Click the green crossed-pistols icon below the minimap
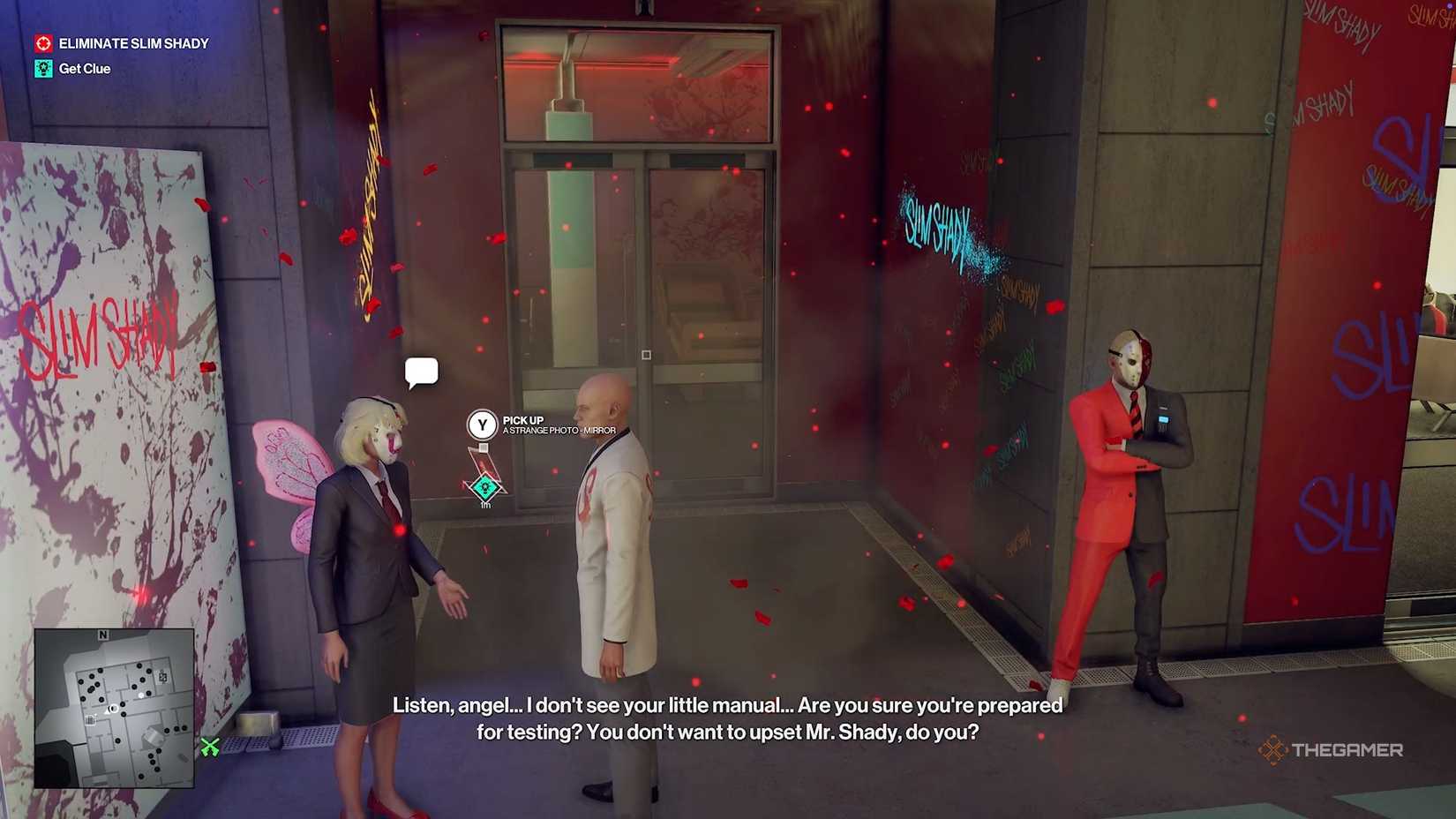 [x=211, y=748]
